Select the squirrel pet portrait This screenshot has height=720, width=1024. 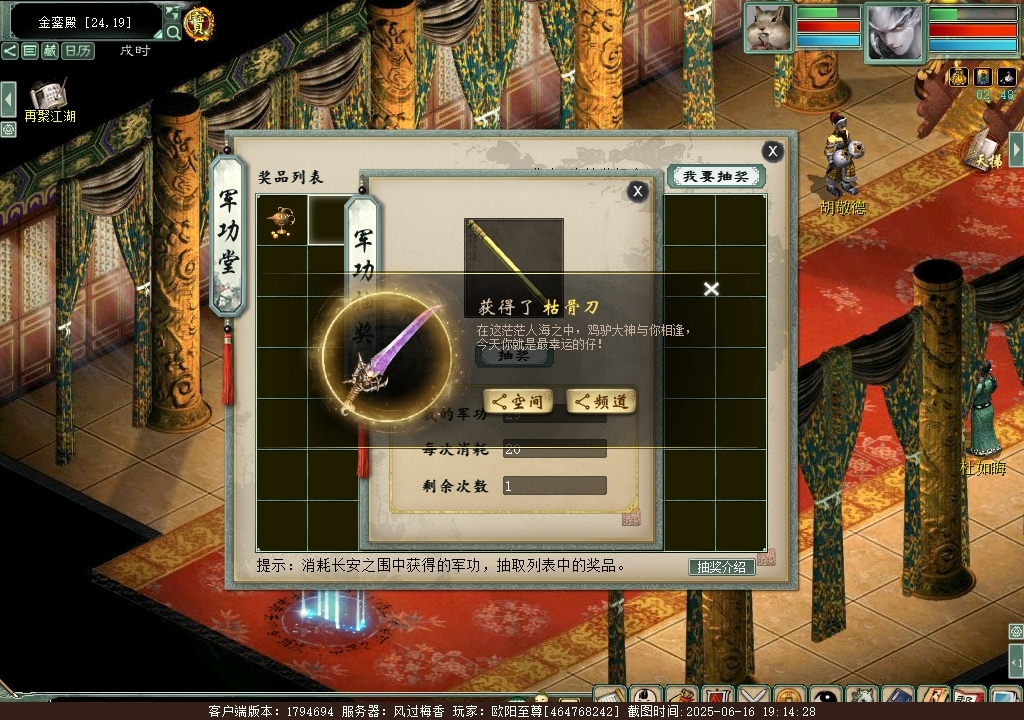tap(768, 28)
